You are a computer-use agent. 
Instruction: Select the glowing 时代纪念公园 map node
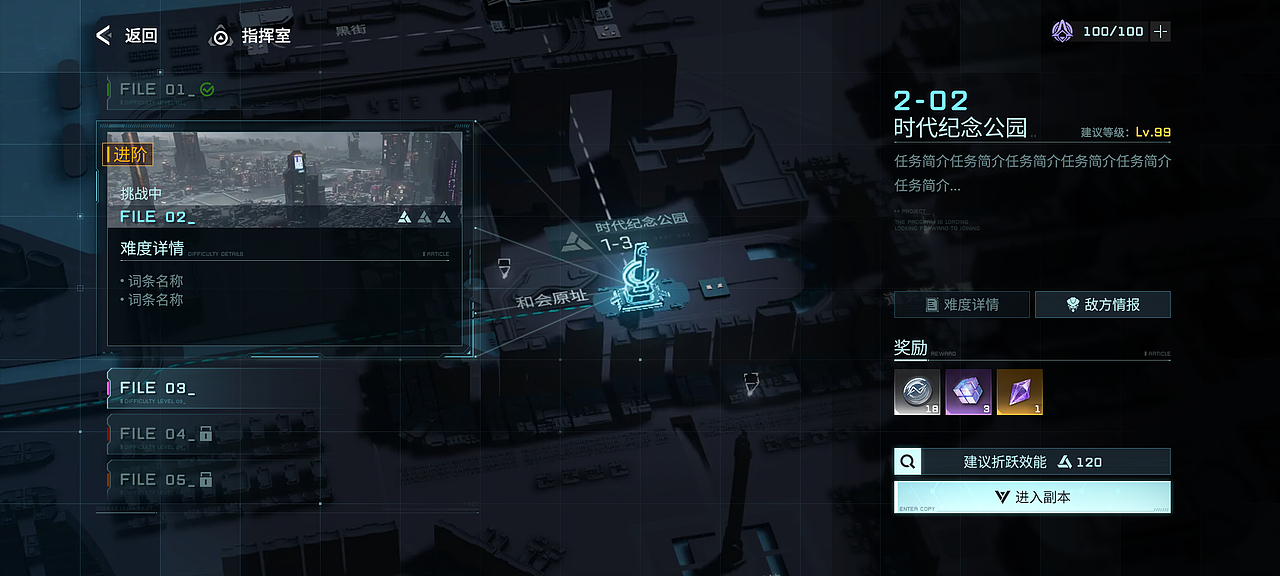(x=638, y=290)
